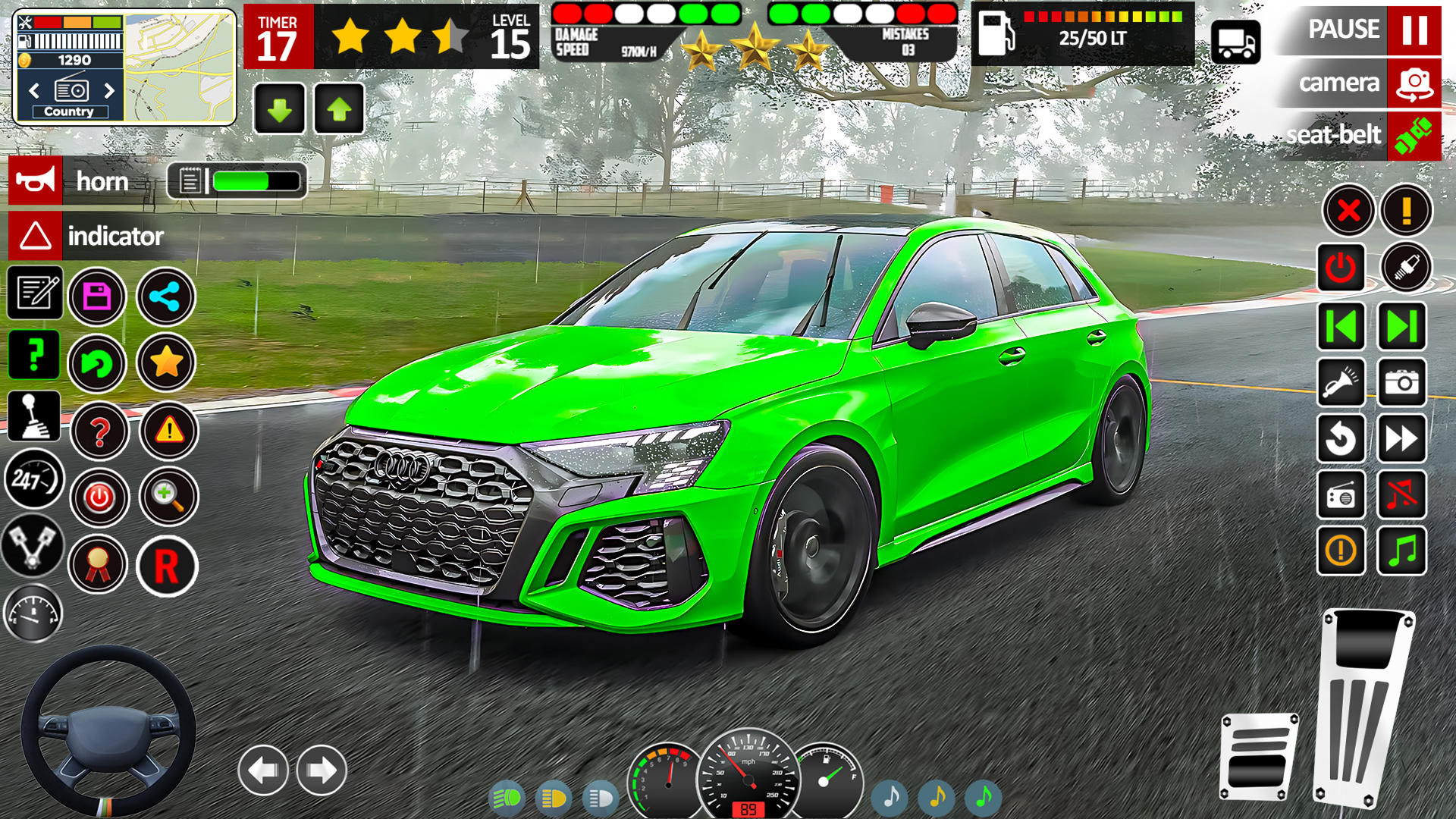The image size is (1456, 819).
Task: Open the minimap in the corner
Action: tap(179, 67)
